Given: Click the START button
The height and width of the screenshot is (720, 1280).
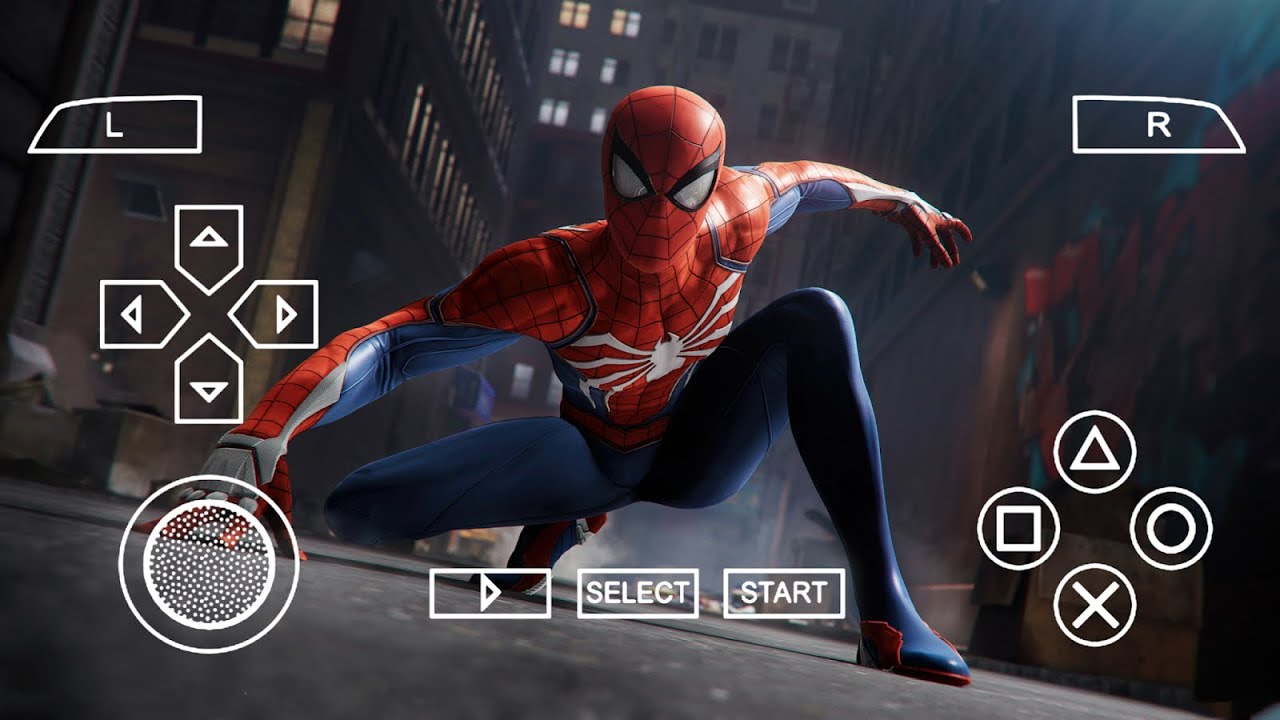Looking at the screenshot, I should [x=784, y=593].
